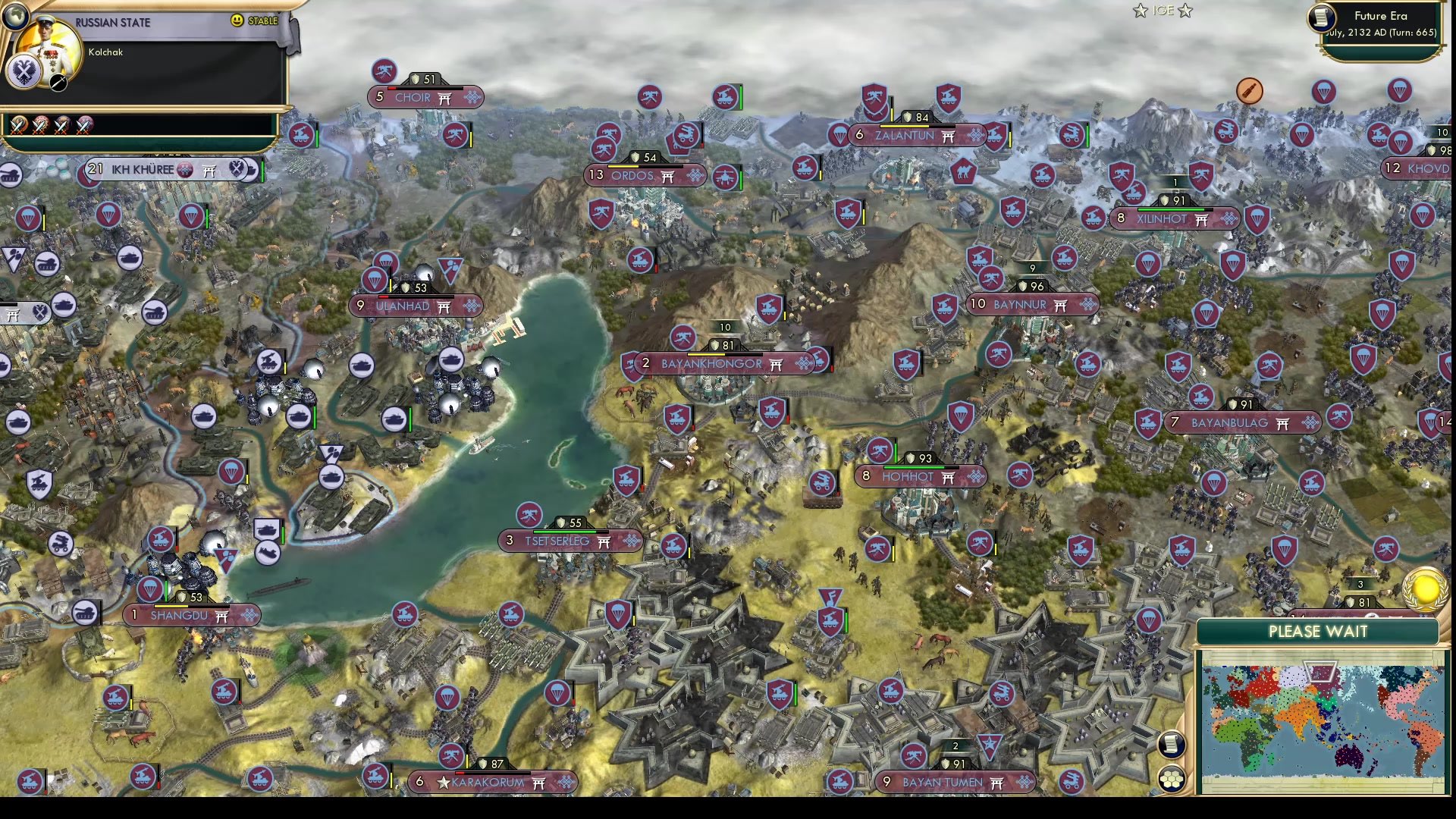Click the orange missile notification icon
Viewport: 1456px width, 819px height.
click(x=1249, y=91)
